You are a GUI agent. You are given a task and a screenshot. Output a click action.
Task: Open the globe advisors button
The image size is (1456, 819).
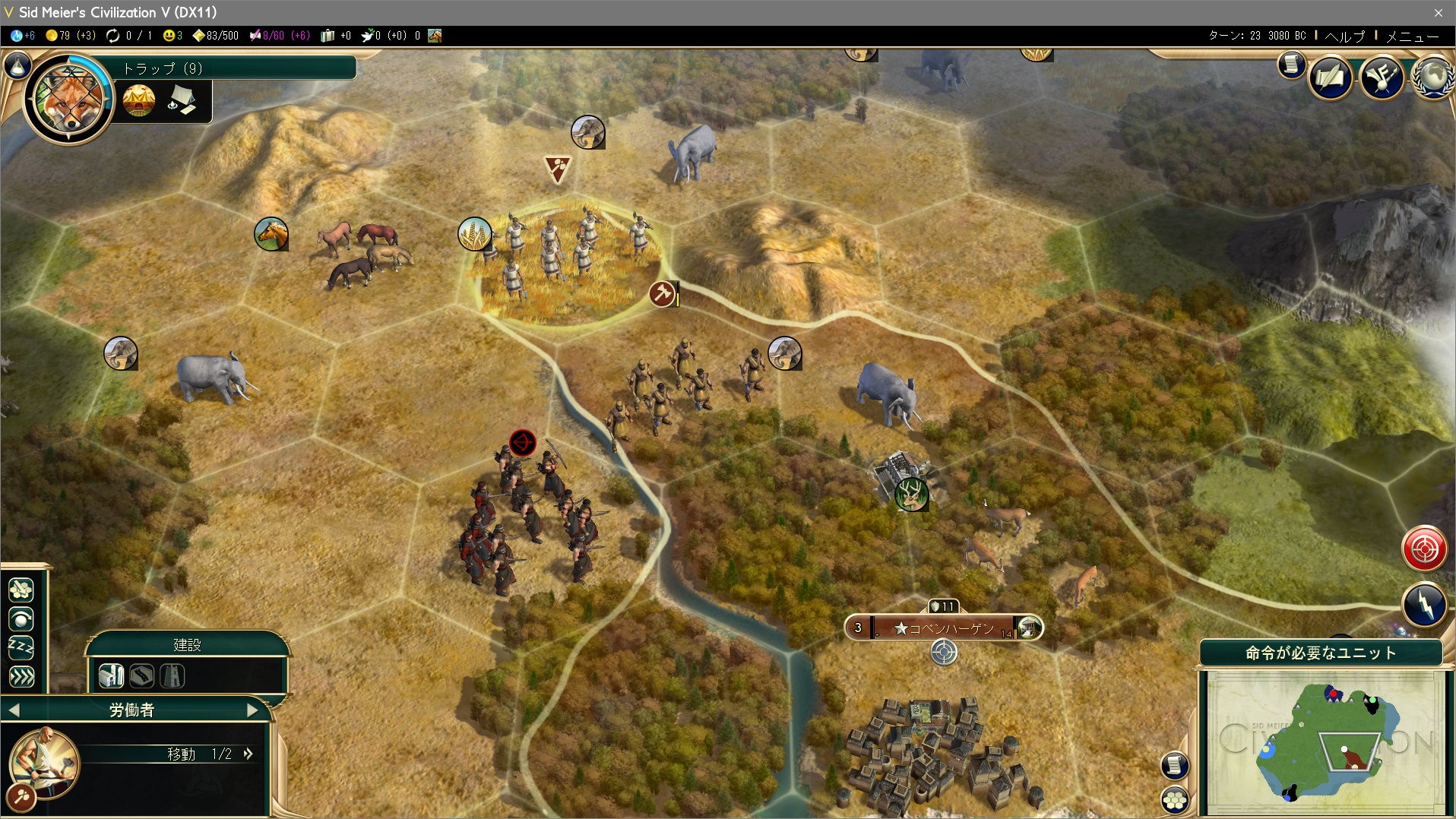point(1435,77)
